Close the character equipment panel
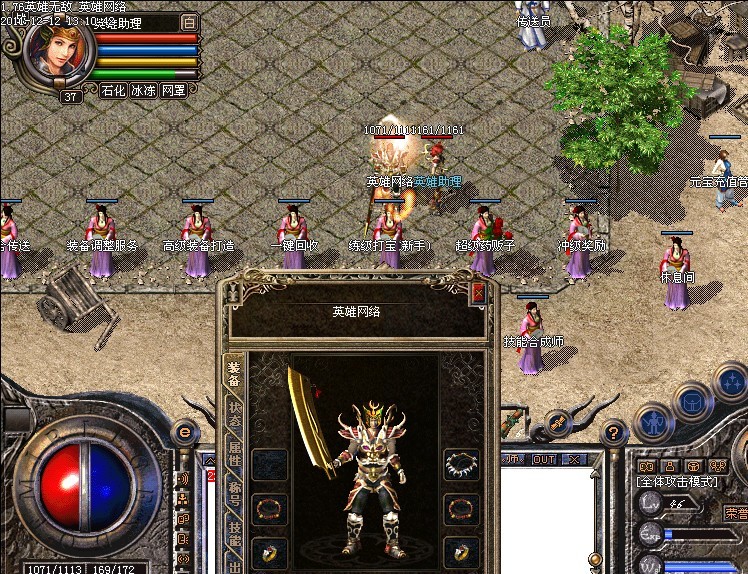The height and width of the screenshot is (574, 748). pyautogui.click(x=478, y=292)
